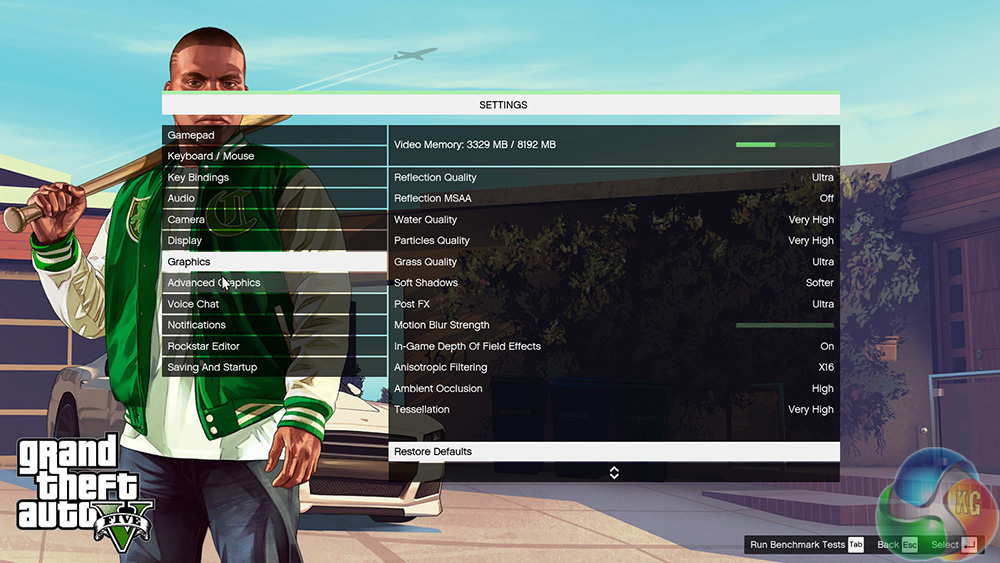Click the scroll arrows below the settings list

pyautogui.click(x=614, y=472)
